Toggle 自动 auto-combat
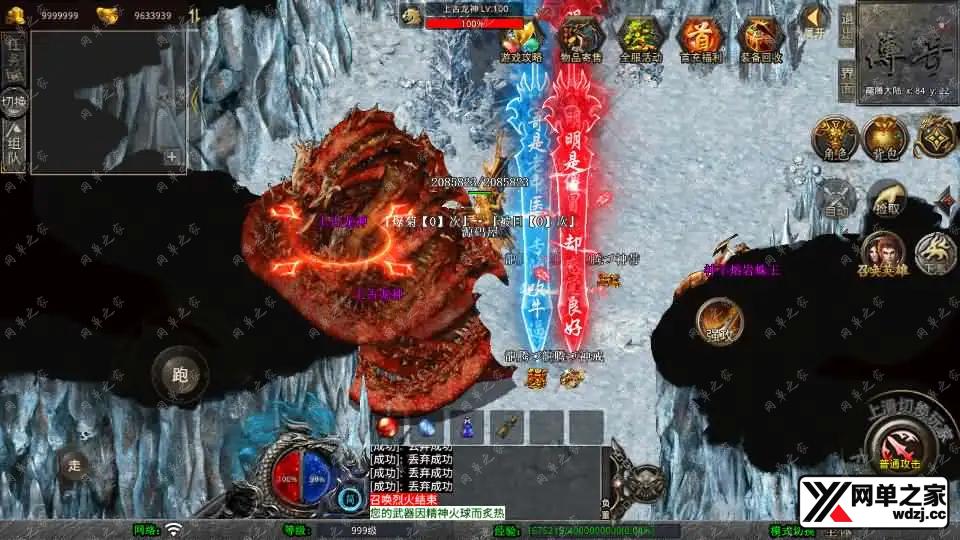 [x=836, y=200]
